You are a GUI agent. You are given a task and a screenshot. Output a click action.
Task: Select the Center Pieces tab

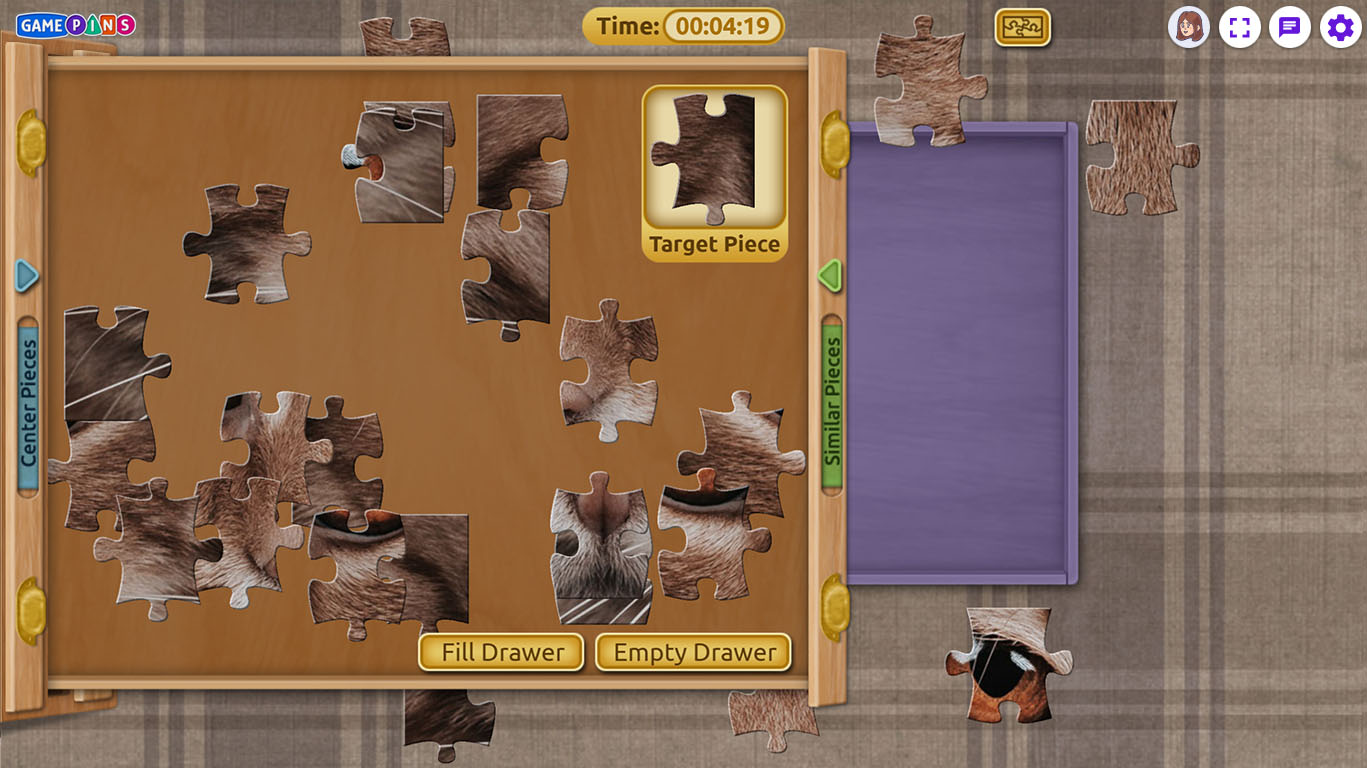tap(28, 403)
